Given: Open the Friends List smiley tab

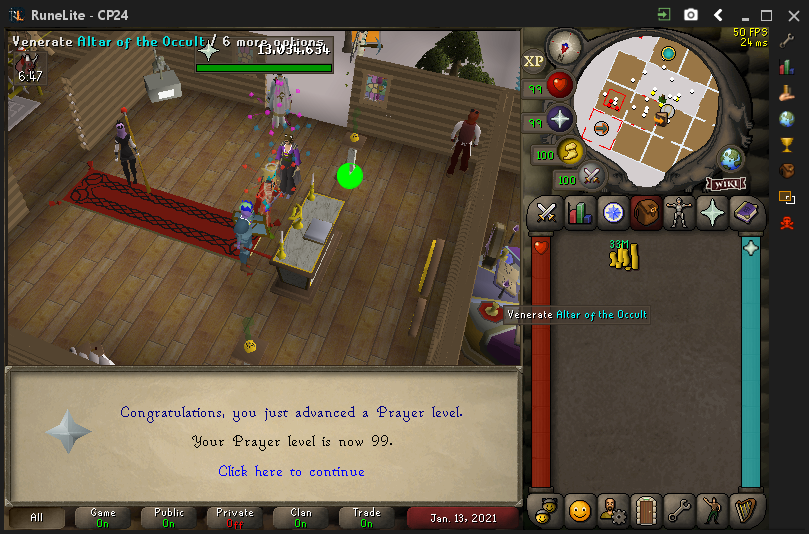Looking at the screenshot, I should [x=579, y=510].
